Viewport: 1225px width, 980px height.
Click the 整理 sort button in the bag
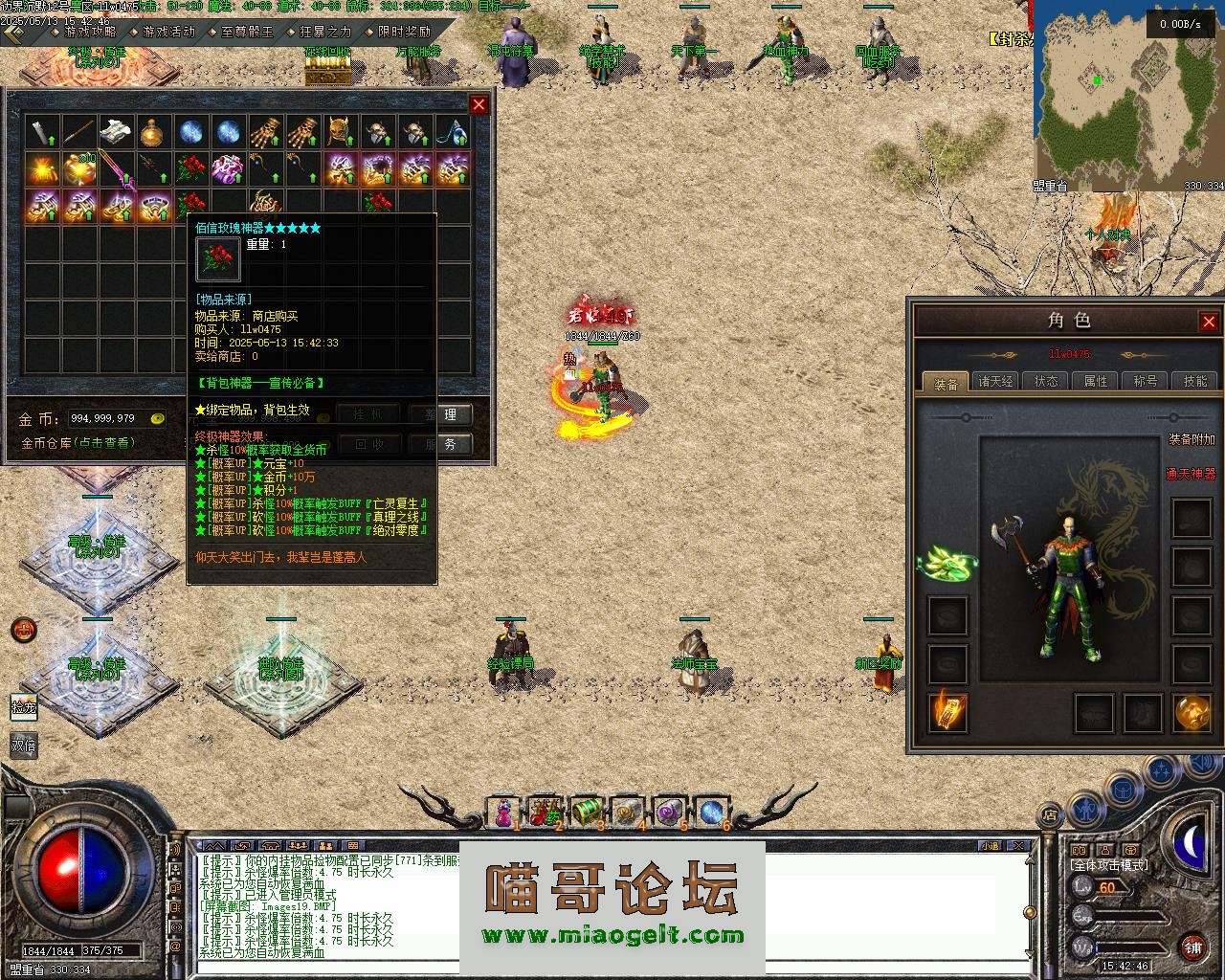pyautogui.click(x=448, y=414)
